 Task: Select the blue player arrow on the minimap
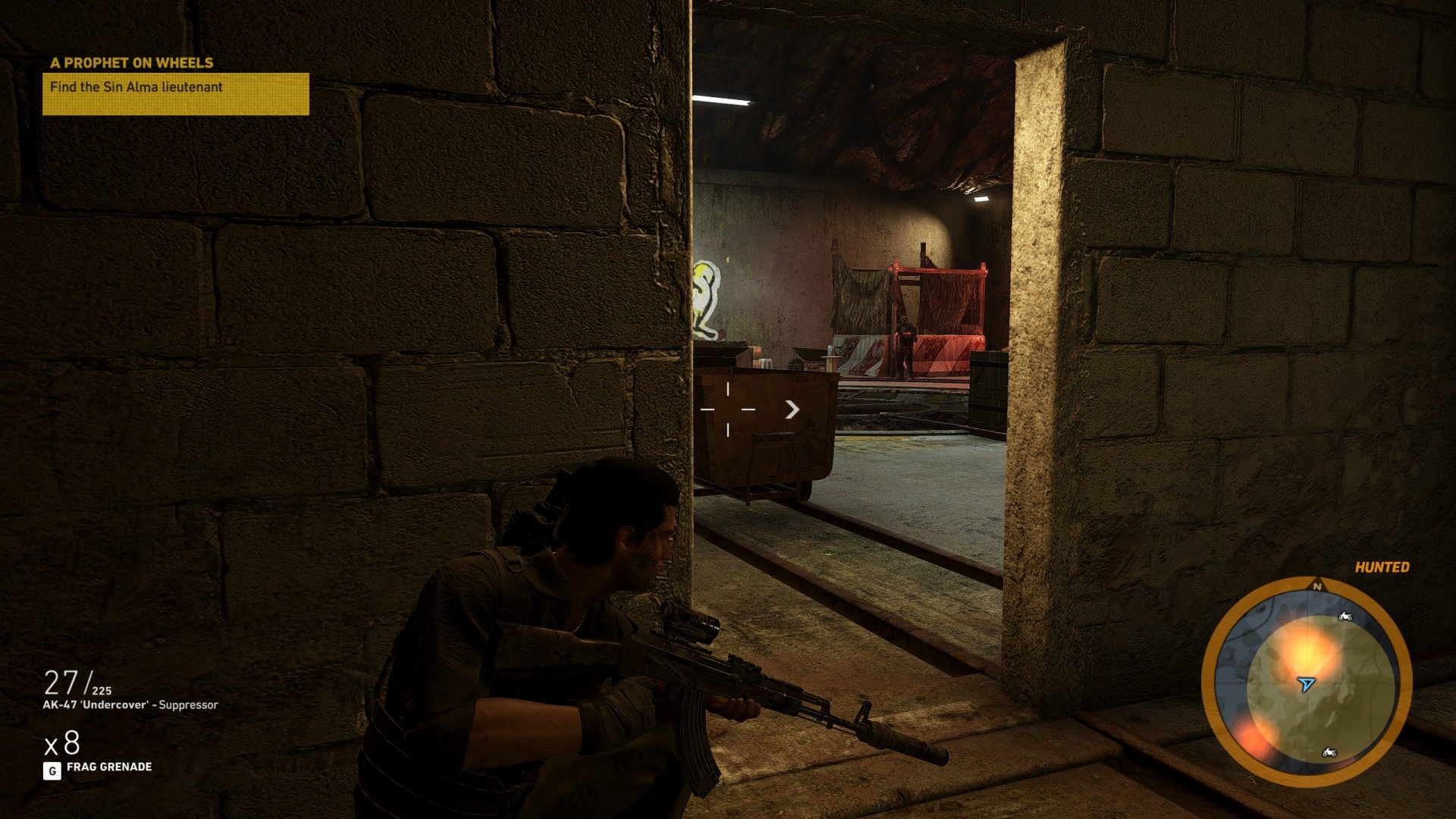point(1305,684)
